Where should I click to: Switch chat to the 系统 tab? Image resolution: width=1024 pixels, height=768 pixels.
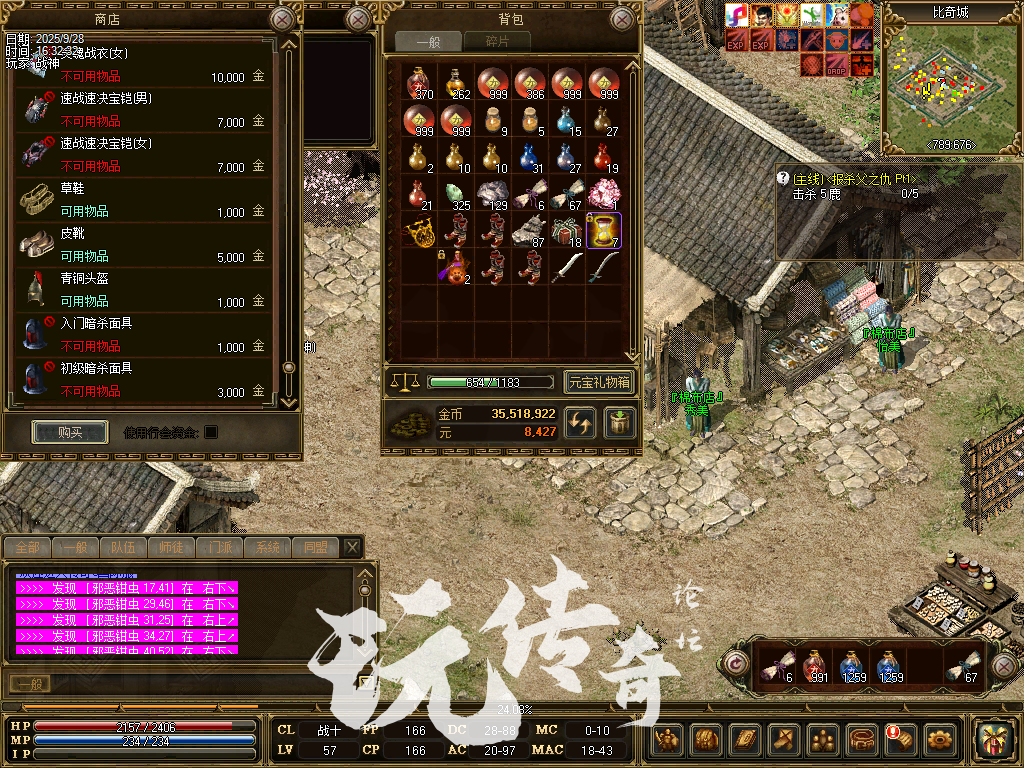268,547
